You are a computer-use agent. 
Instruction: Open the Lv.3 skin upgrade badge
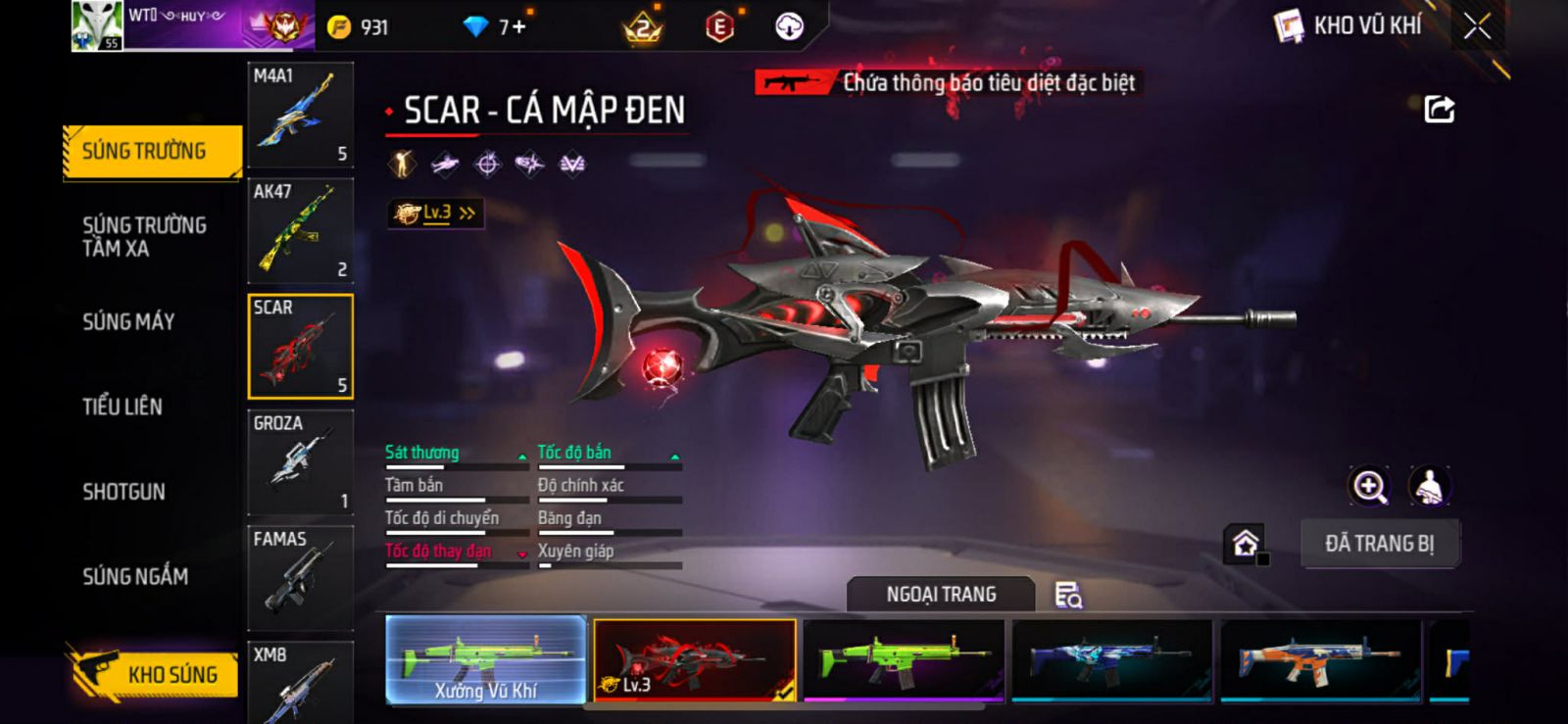[x=435, y=213]
